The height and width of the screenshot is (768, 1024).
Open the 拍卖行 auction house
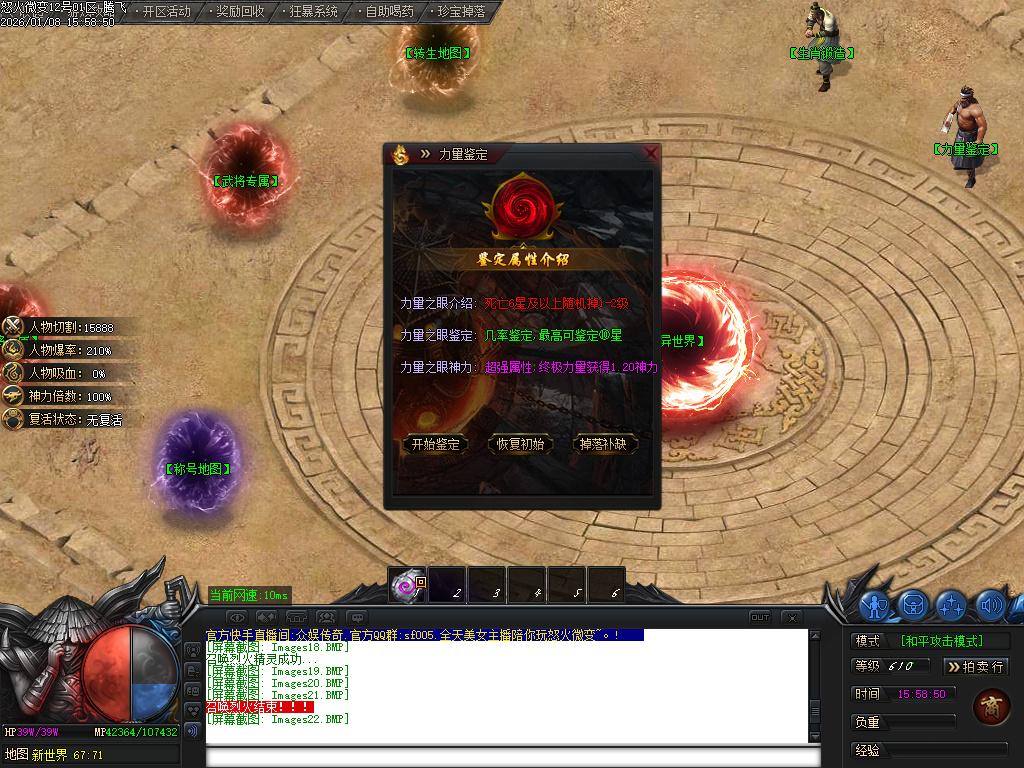(x=976, y=666)
